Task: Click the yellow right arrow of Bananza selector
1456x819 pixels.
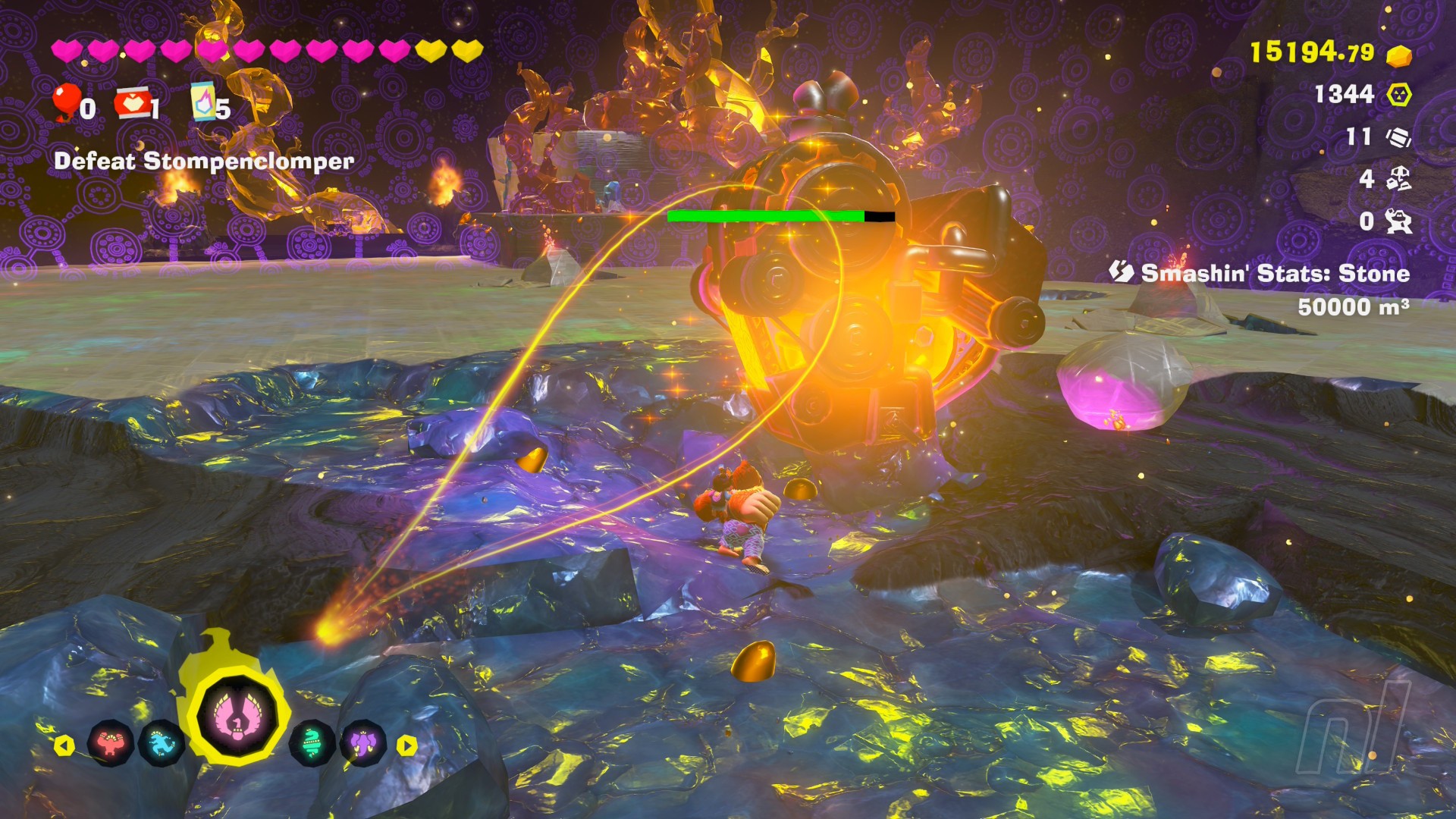Action: click(x=407, y=745)
